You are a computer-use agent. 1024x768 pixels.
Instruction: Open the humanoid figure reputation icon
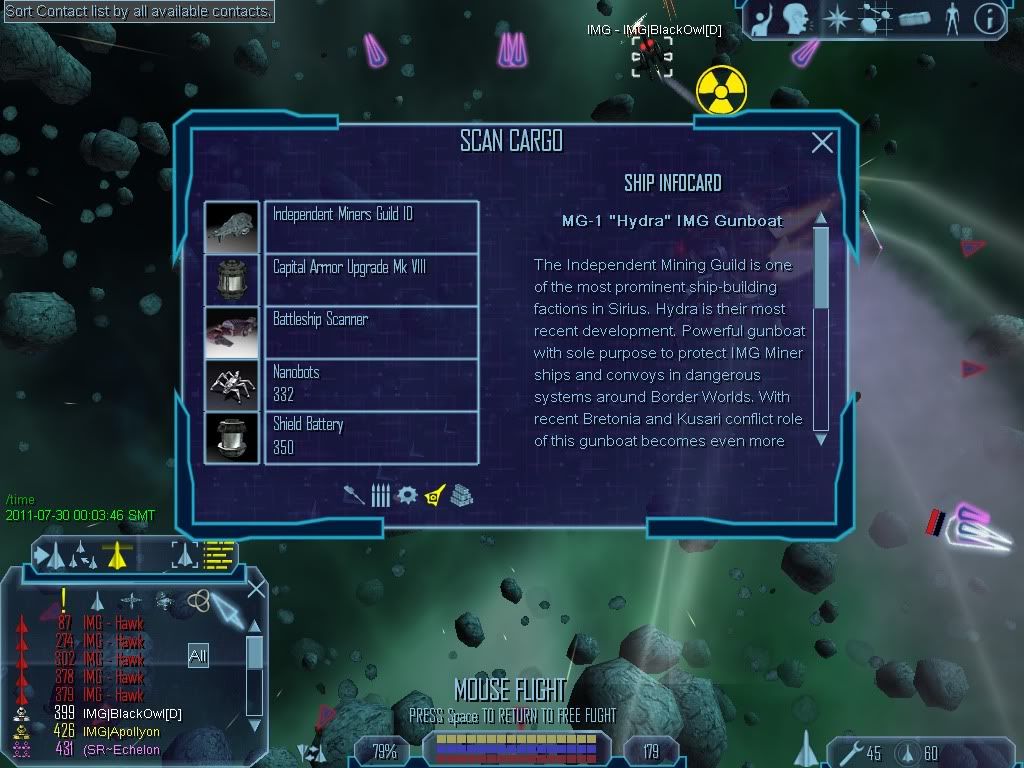pyautogui.click(x=951, y=19)
